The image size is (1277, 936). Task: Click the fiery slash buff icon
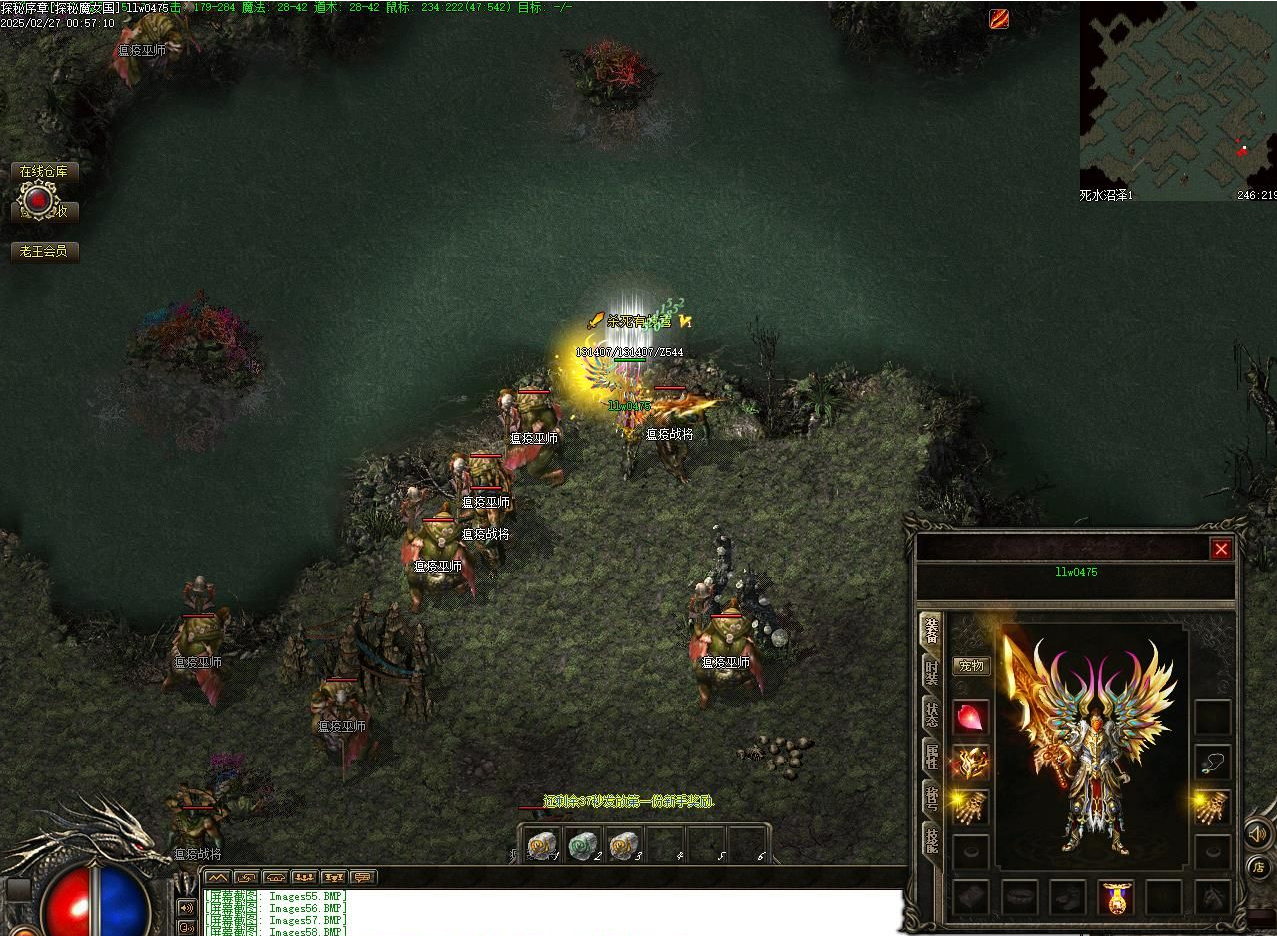(x=999, y=18)
